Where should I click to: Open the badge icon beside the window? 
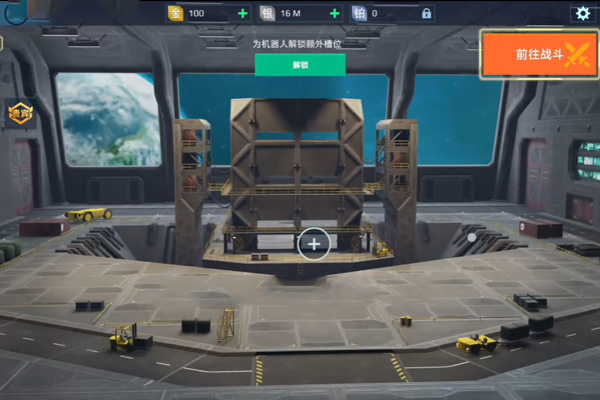[x=21, y=112]
